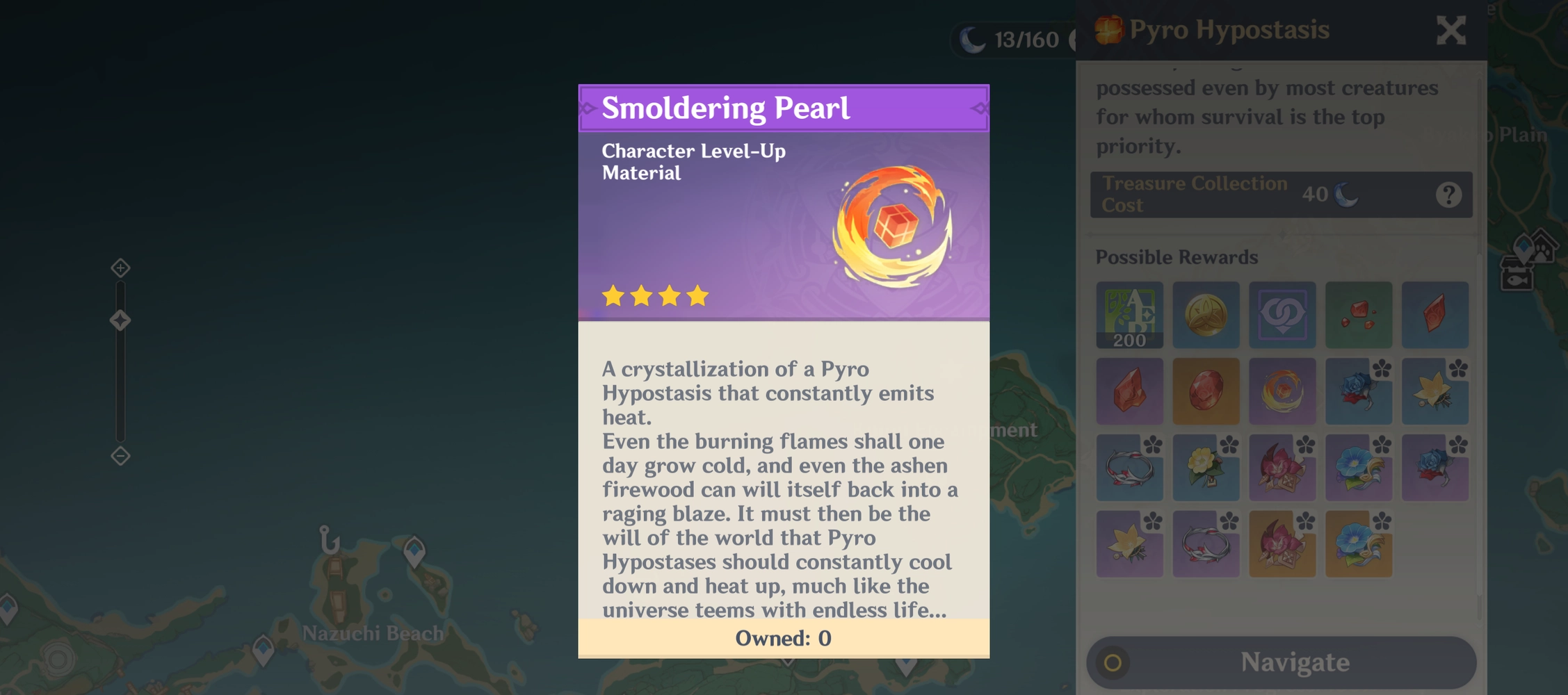The width and height of the screenshot is (1568, 695).
Task: Open the Treasure Collection Cost help
Action: coord(1450,195)
